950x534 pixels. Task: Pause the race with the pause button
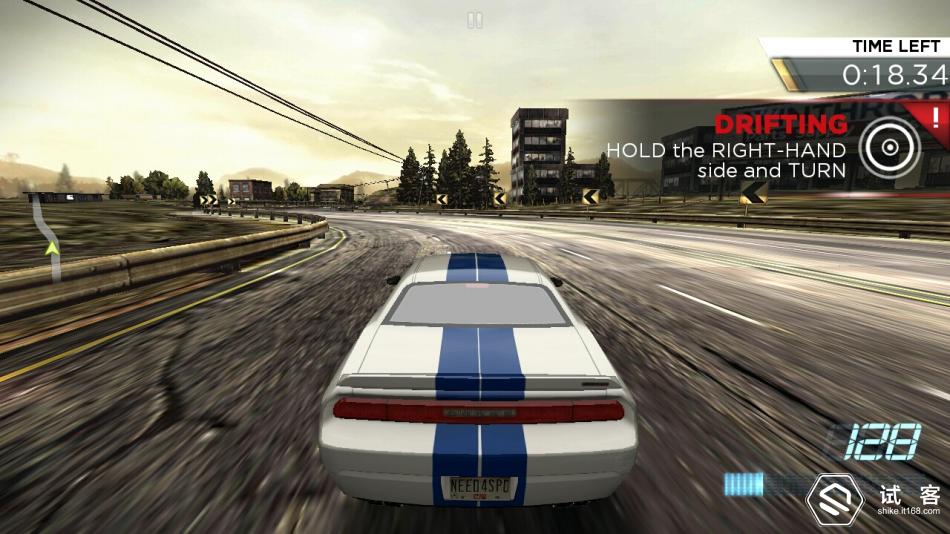click(475, 19)
